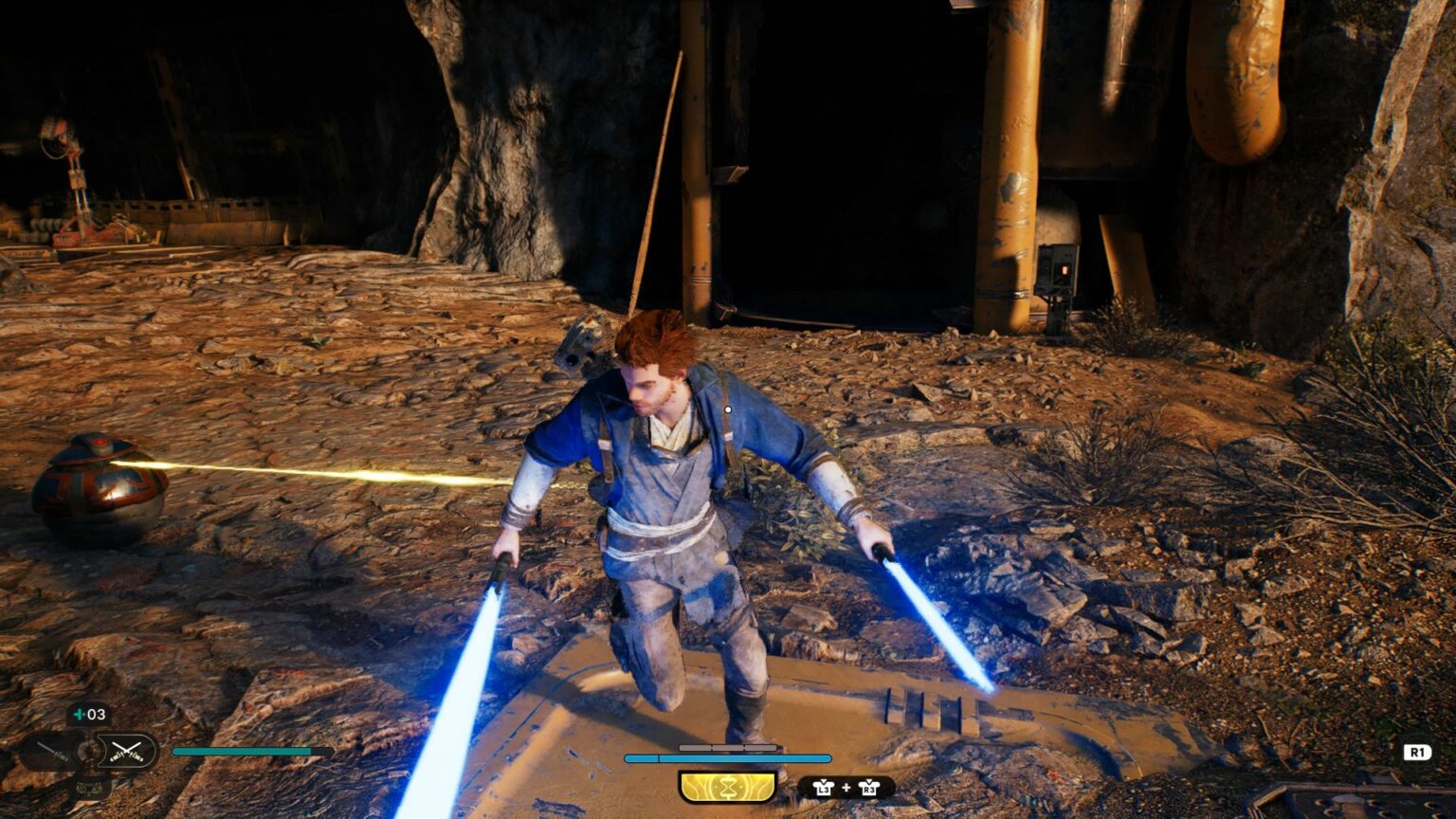Expand the plus sign on the L3+R3 prompt
Viewport: 1456px width, 819px height.
tap(846, 787)
